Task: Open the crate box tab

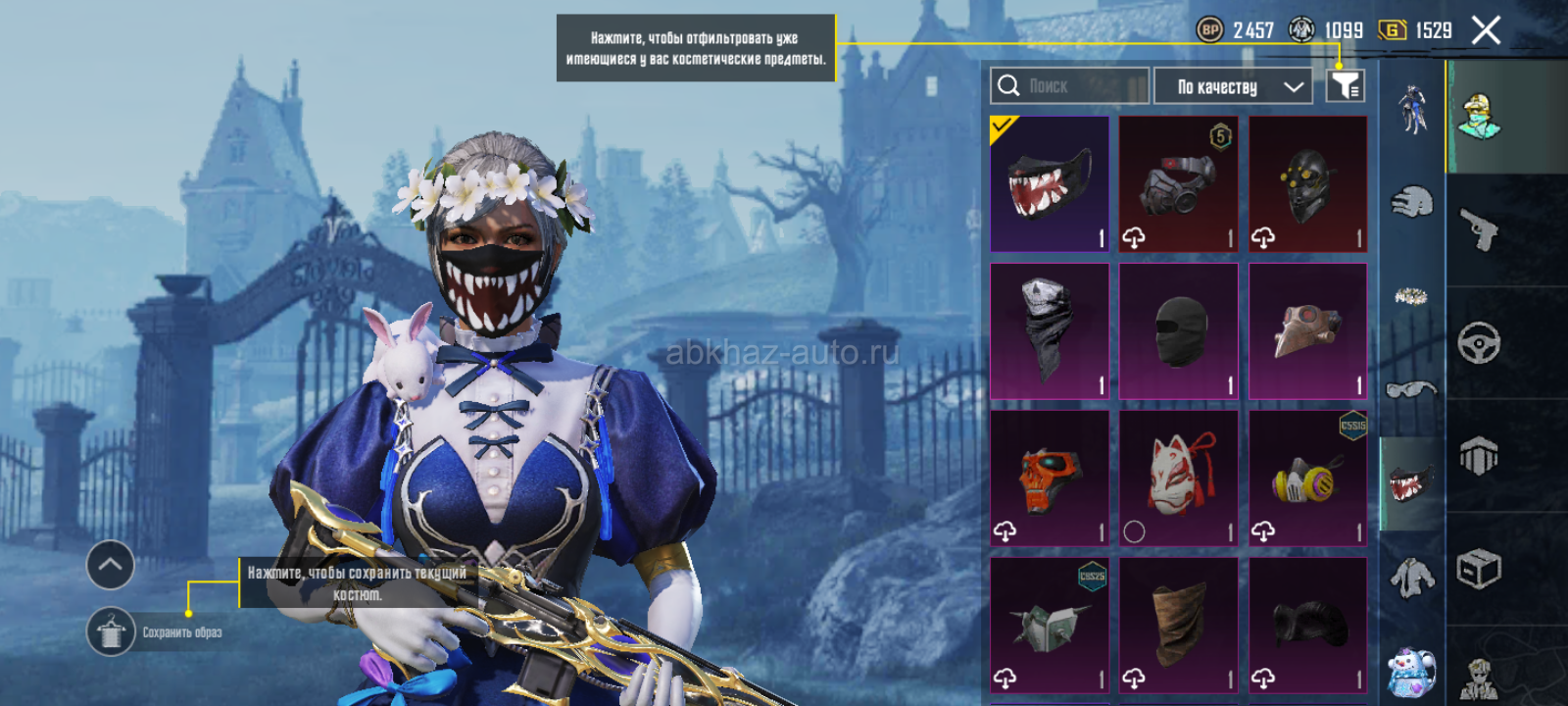Action: [1479, 569]
